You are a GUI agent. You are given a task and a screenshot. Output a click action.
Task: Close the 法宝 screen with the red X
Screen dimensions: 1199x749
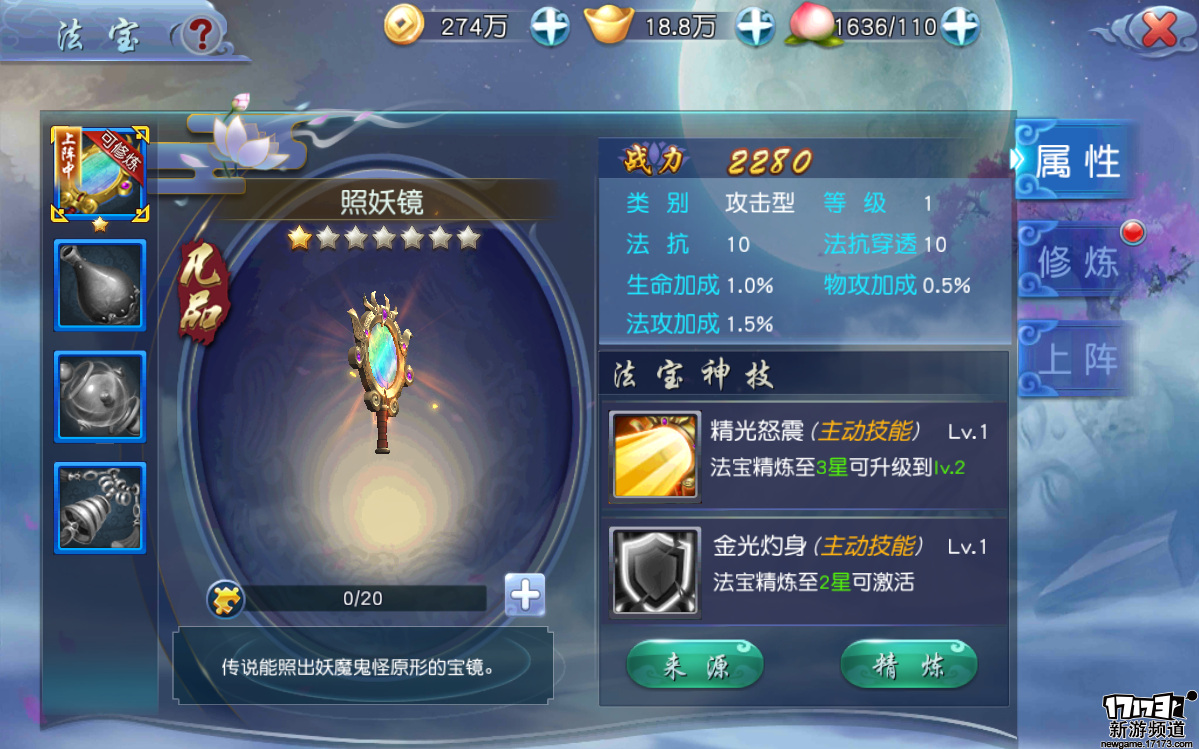pos(1158,31)
